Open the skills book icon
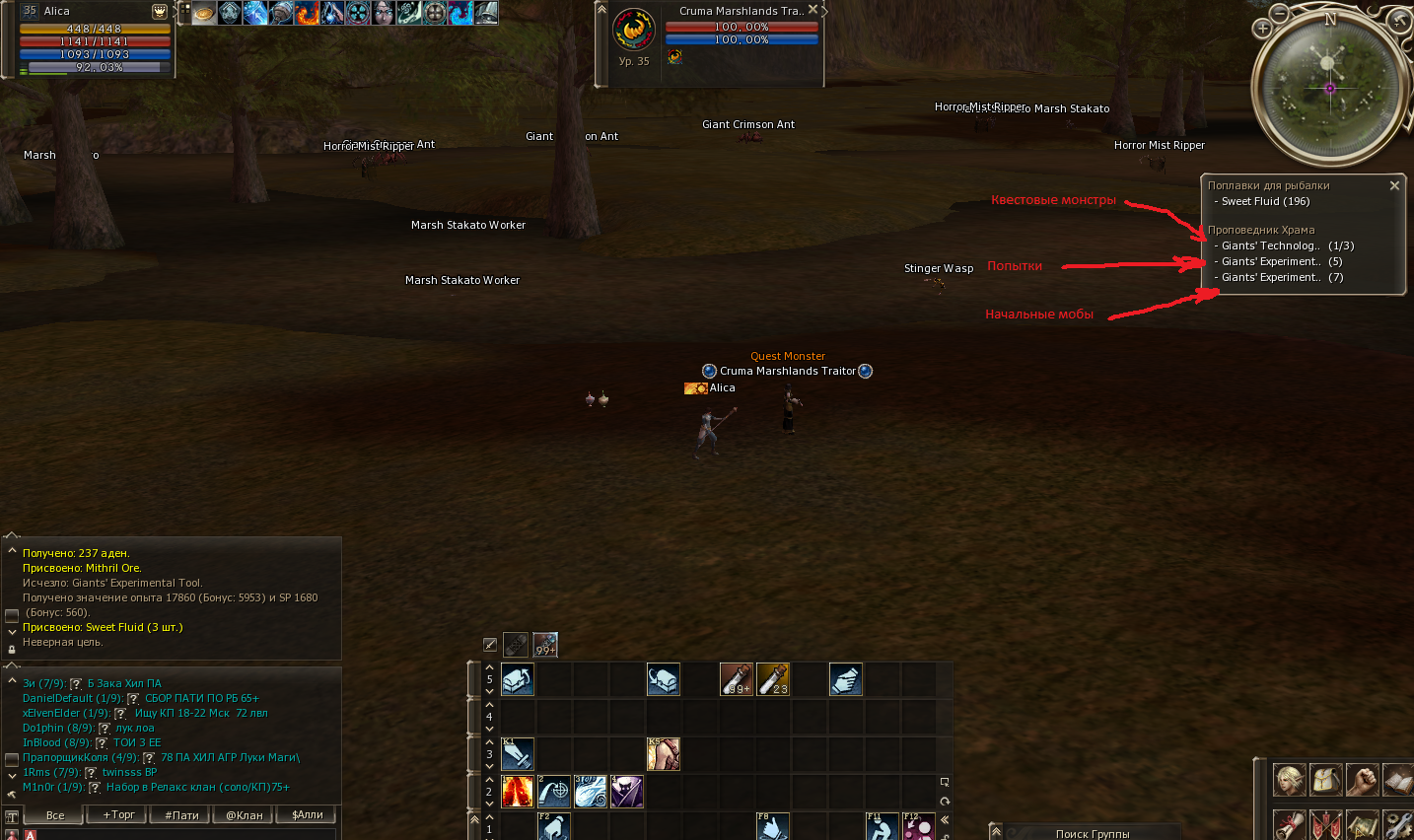The width and height of the screenshot is (1414, 840). point(1397,780)
